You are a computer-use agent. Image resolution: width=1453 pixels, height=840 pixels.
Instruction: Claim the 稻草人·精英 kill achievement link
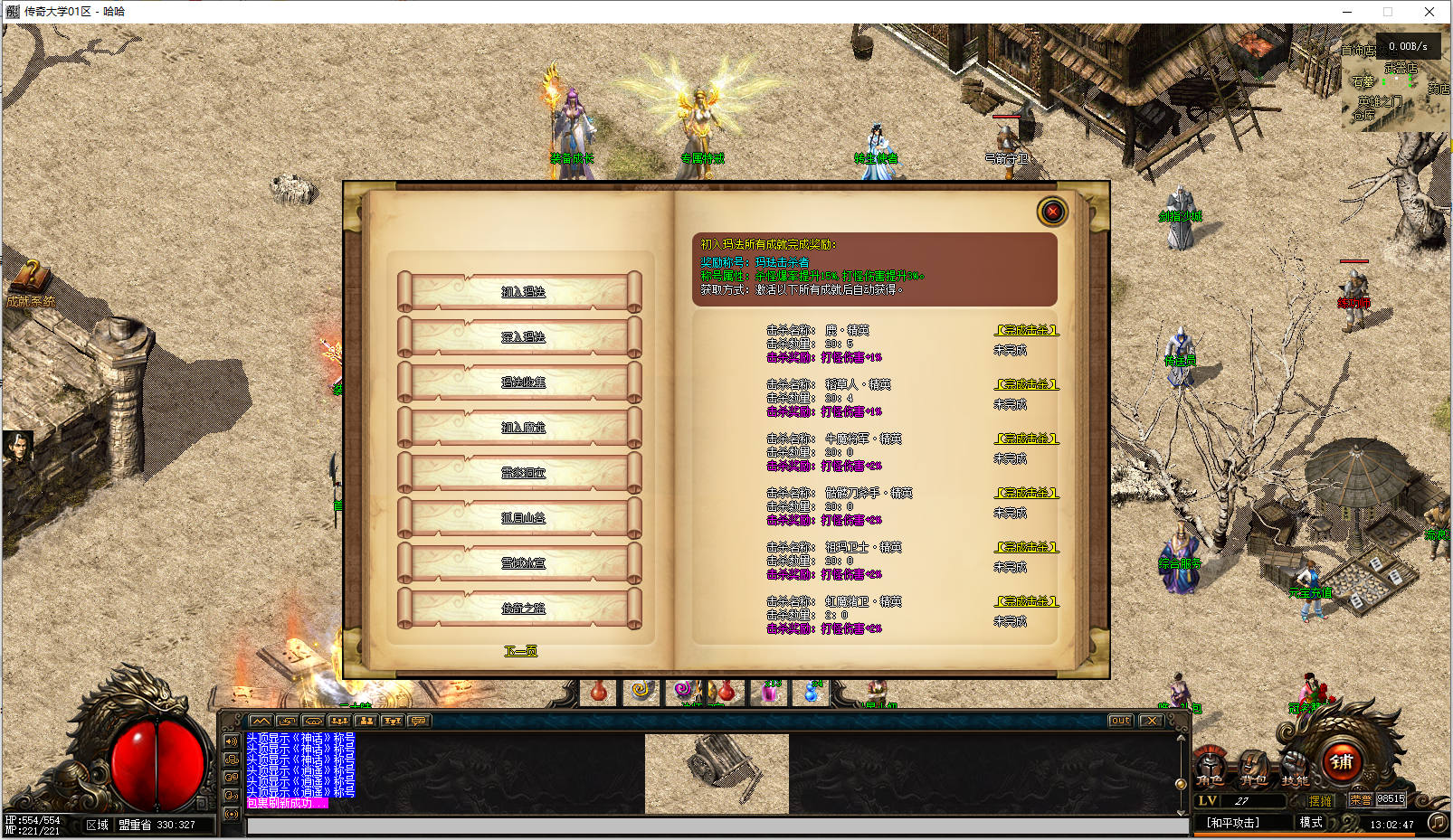[x=1027, y=384]
